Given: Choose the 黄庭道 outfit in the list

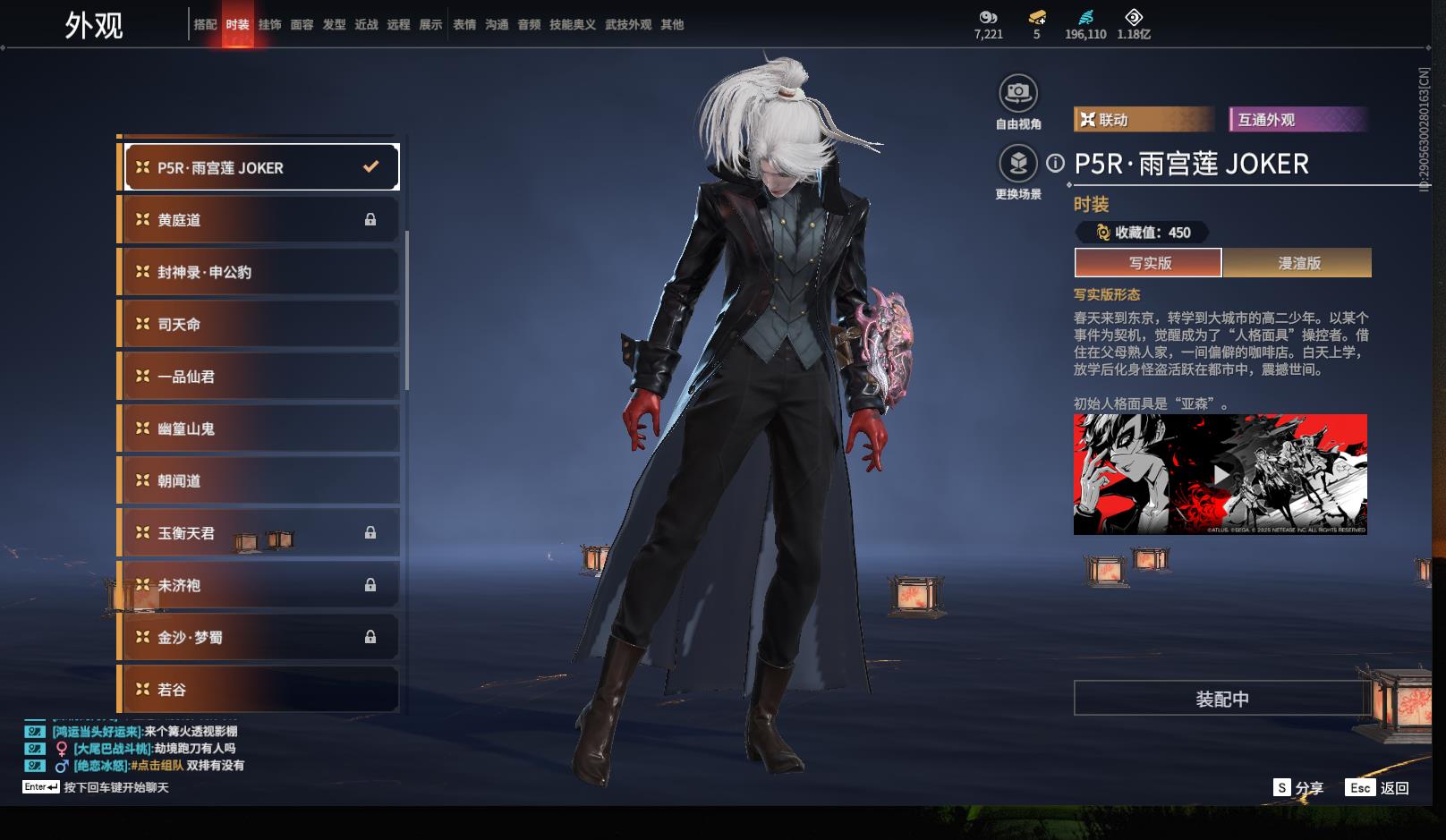Looking at the screenshot, I should pos(259,220).
